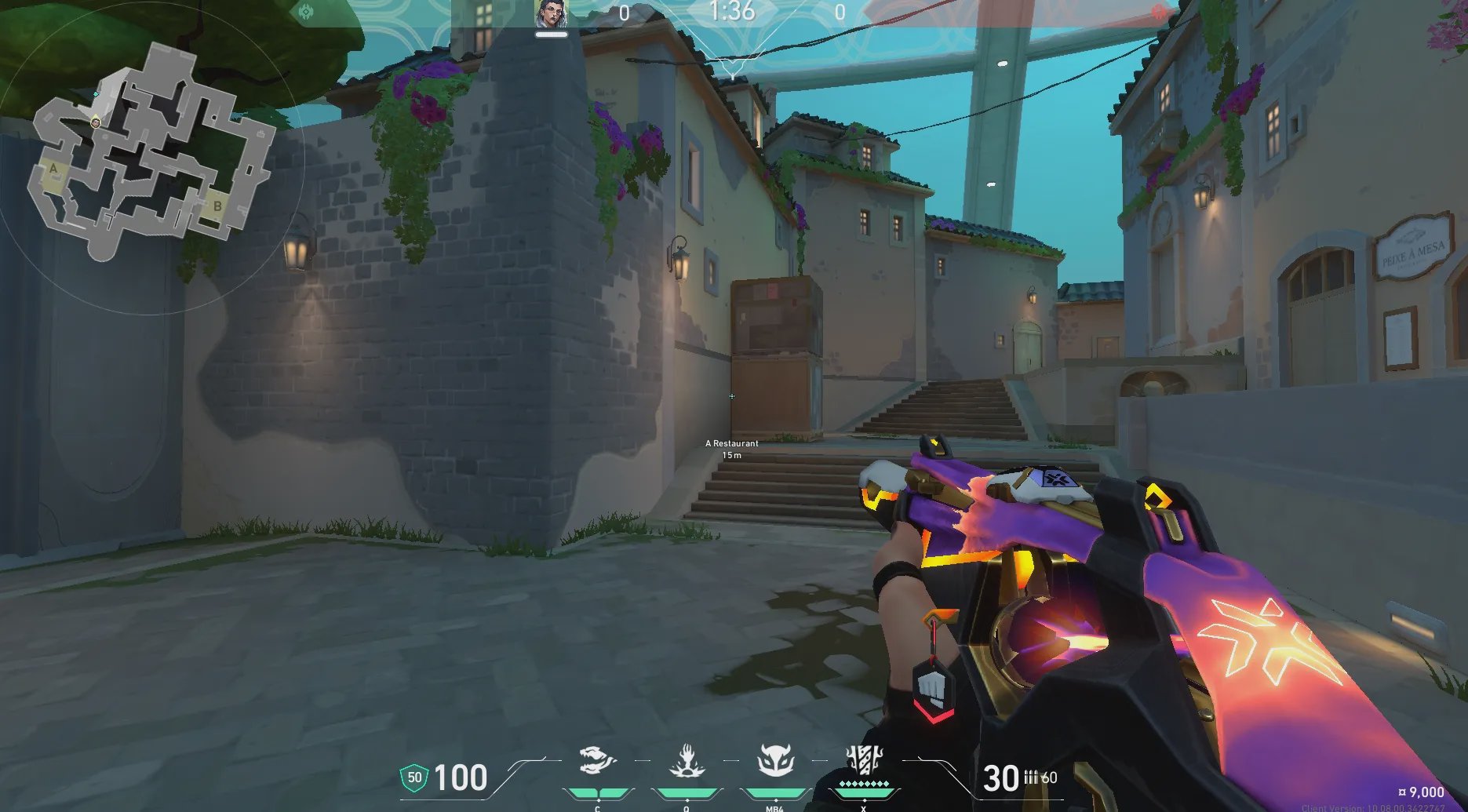Activate the Prowler ability icon
The image size is (1468, 812).
[x=597, y=761]
